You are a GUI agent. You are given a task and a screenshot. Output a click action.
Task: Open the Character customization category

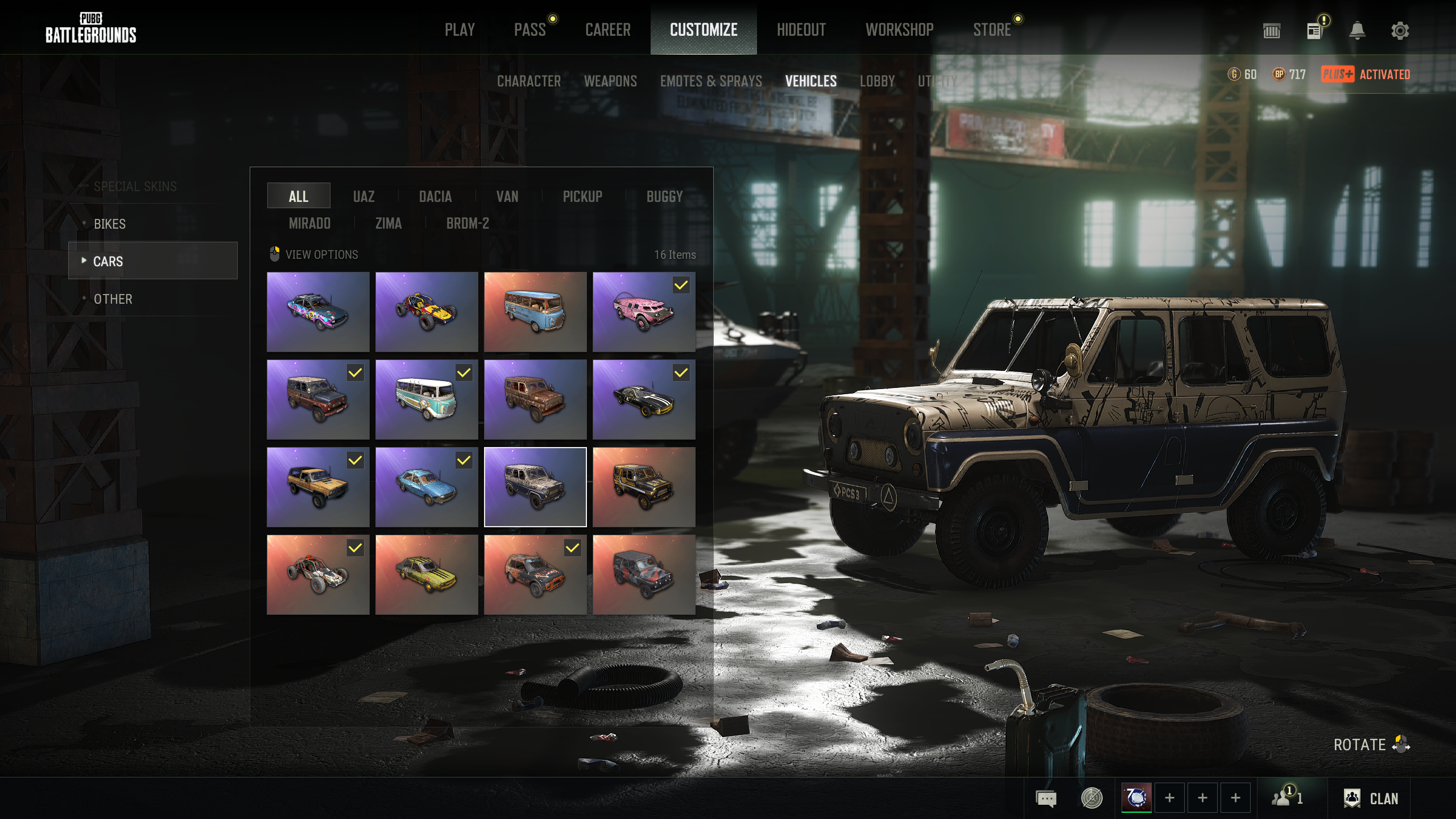[529, 81]
